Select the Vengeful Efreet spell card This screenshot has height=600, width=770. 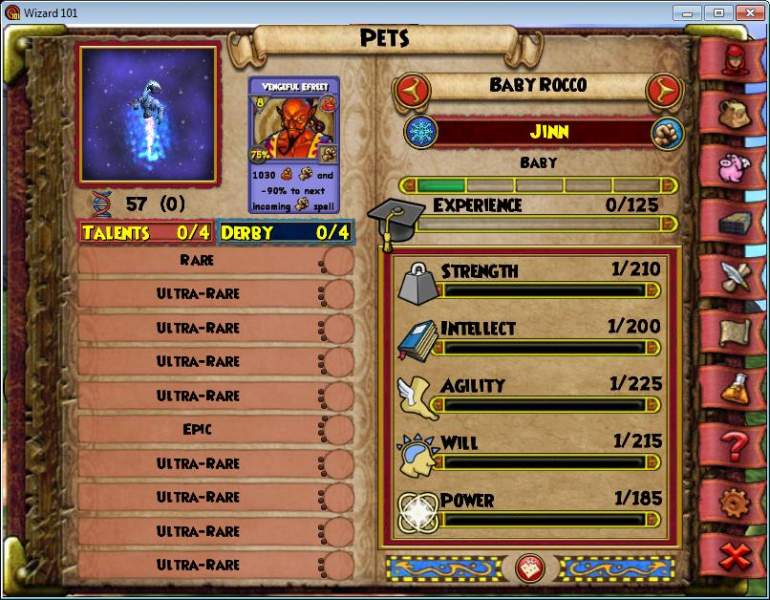click(x=294, y=145)
